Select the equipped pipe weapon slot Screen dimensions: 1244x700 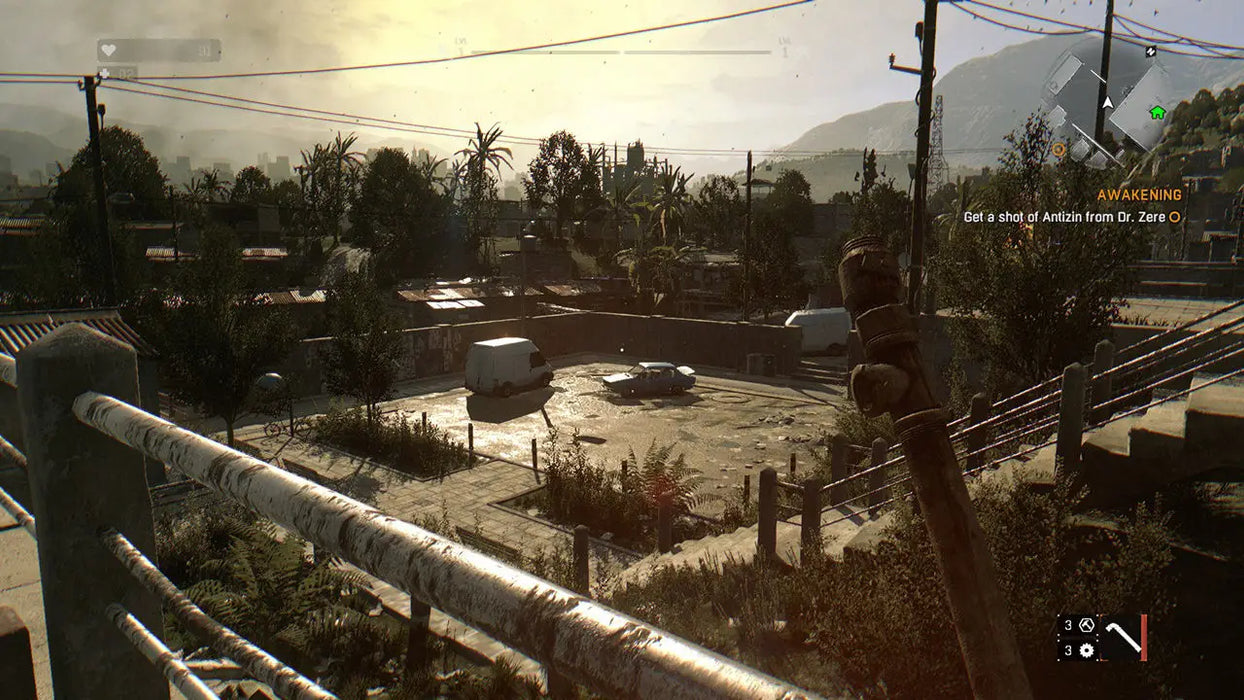coord(1124,637)
